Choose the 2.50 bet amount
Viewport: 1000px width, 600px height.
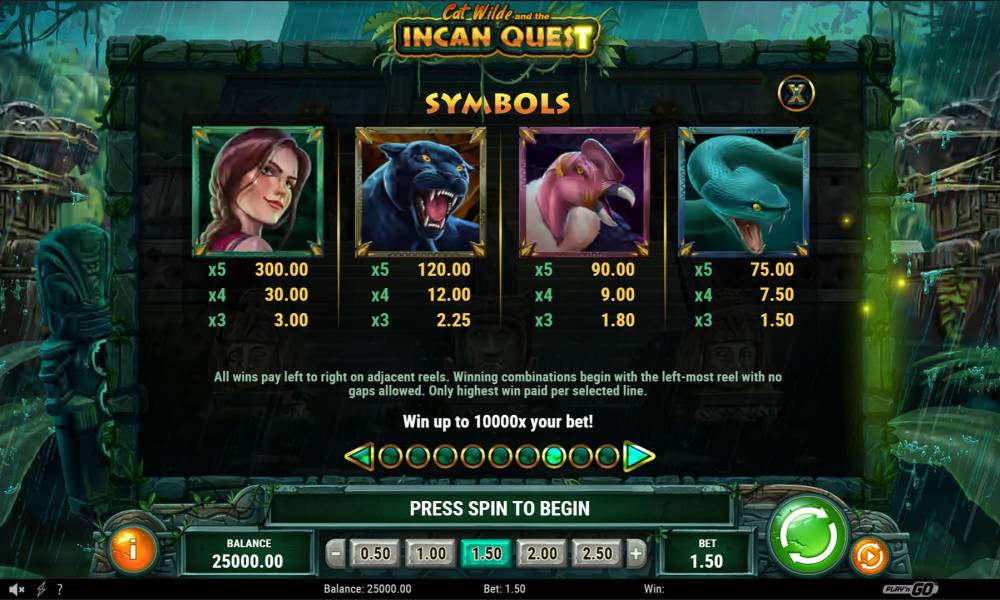click(596, 553)
